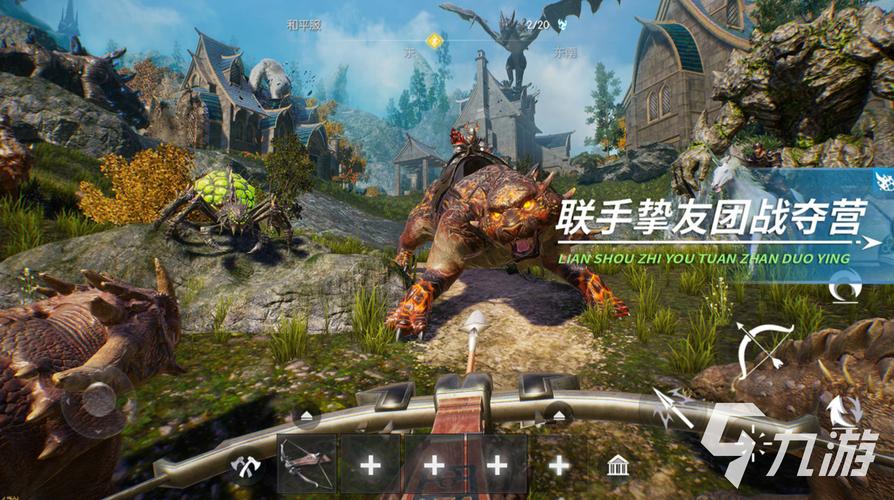Open the building menu icon
894x500 pixels.
click(617, 465)
